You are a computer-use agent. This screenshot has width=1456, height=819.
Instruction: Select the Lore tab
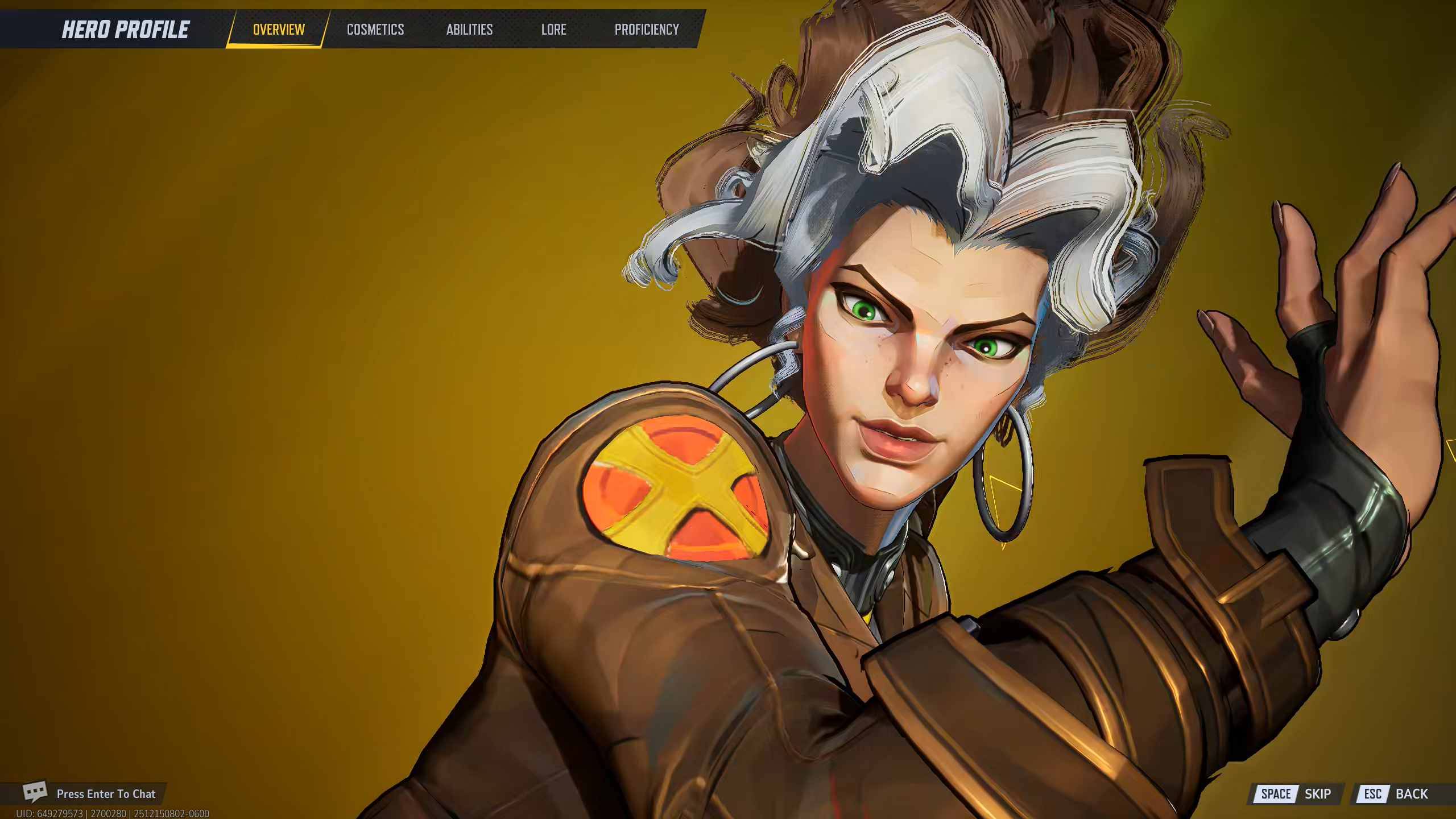point(553,30)
